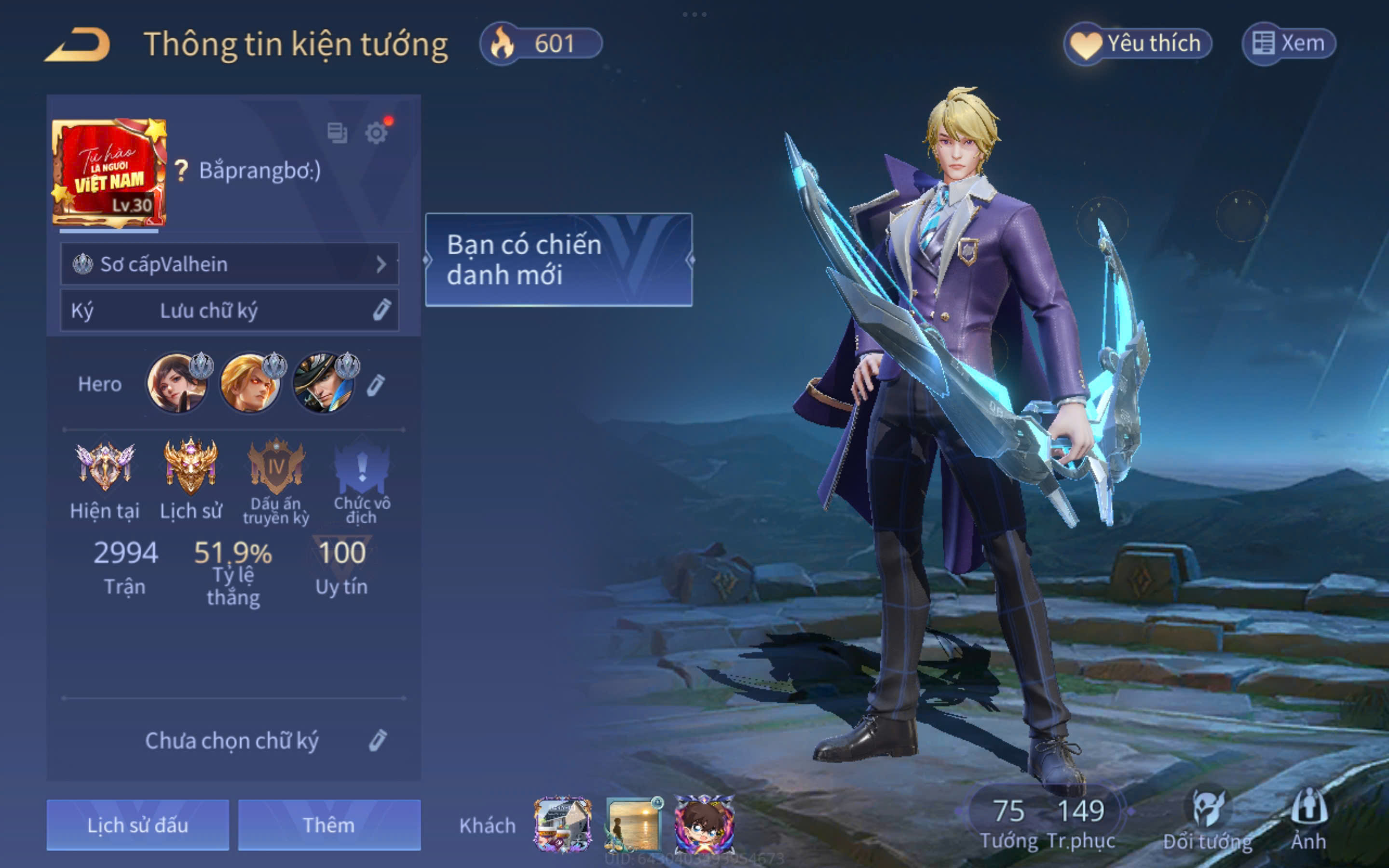Viewport: 1389px width, 868px height.
Task: Click the Việt Nam player avatar
Action: click(x=109, y=172)
